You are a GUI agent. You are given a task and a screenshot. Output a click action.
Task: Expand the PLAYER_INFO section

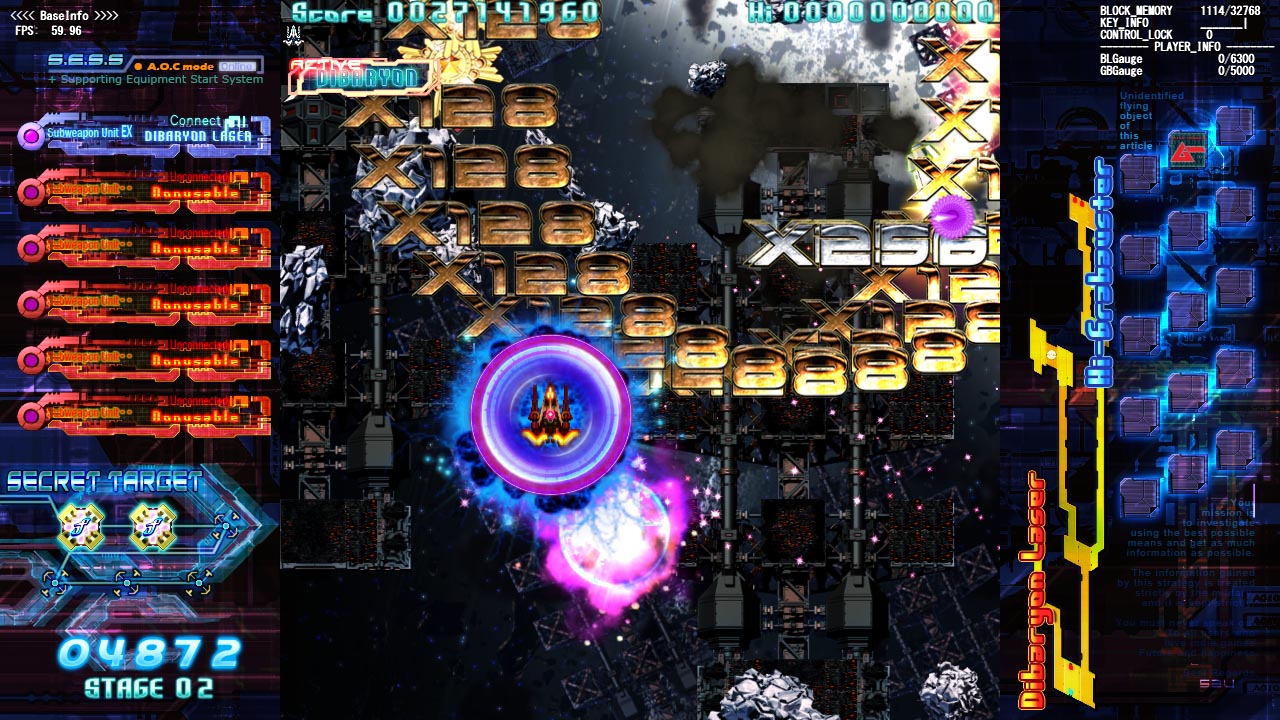1190,45
